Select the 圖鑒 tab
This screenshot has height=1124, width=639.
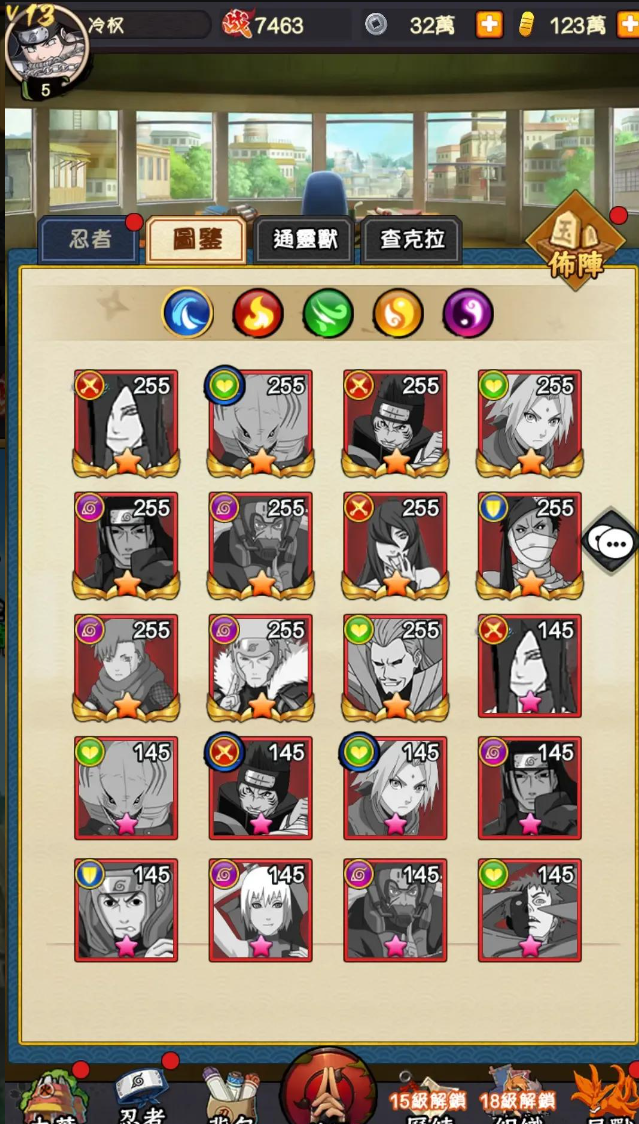coord(196,241)
